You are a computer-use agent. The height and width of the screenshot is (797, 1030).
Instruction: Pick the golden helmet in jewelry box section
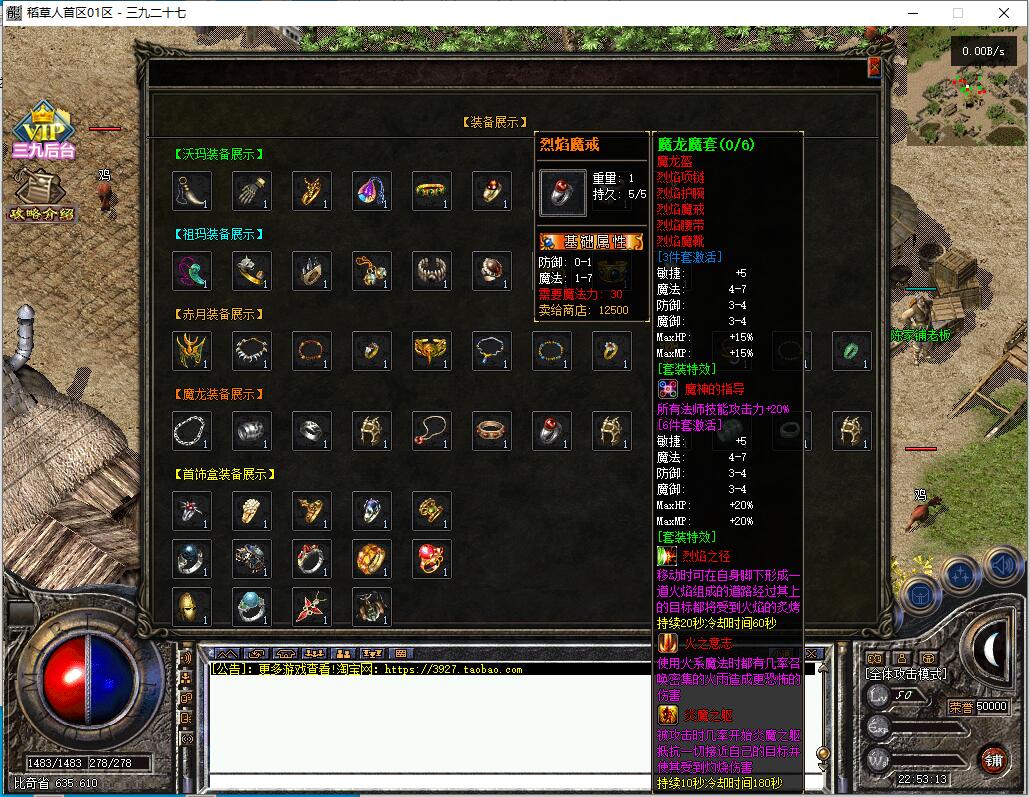point(191,607)
